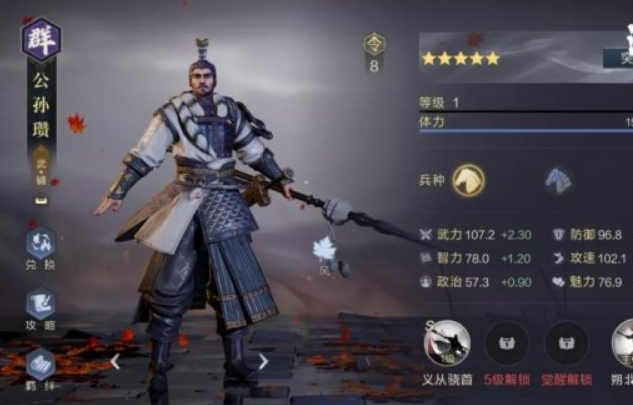
Task: Click the button beside the five stars
Action: 617,58
